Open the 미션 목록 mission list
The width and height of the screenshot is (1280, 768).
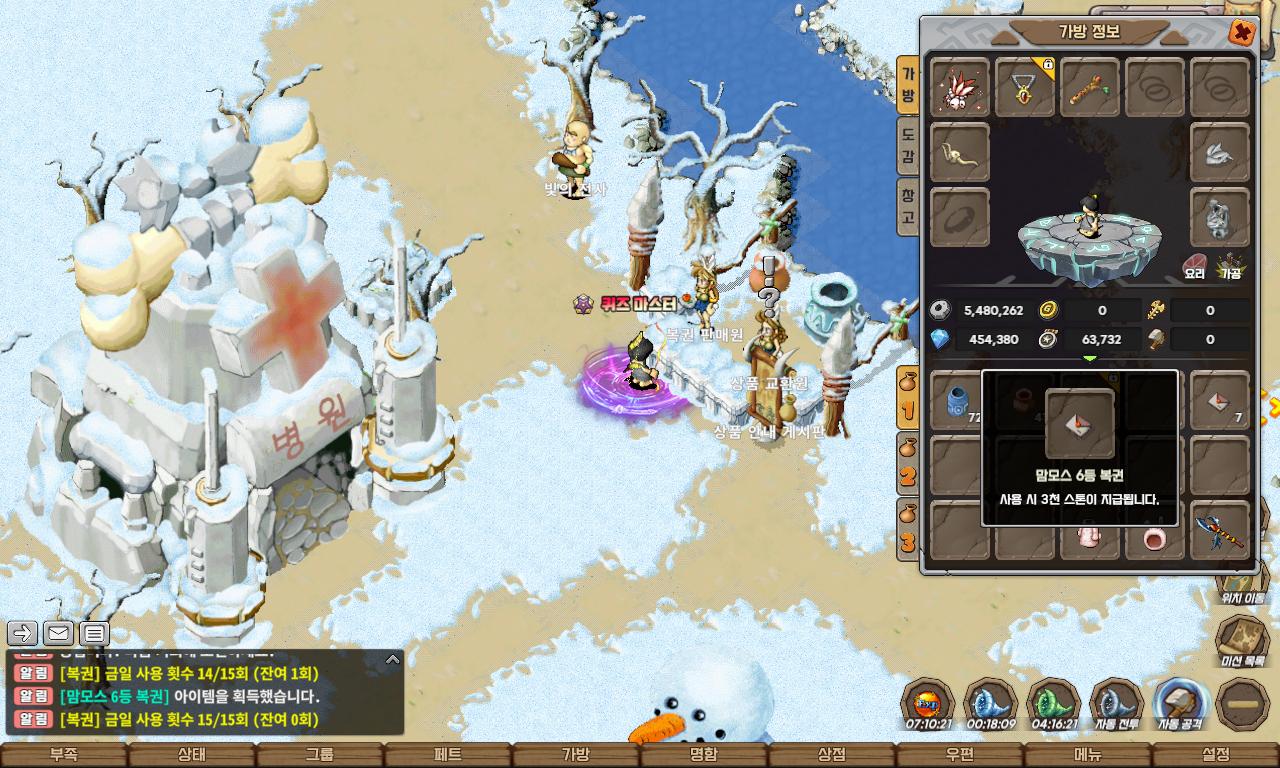(1242, 641)
